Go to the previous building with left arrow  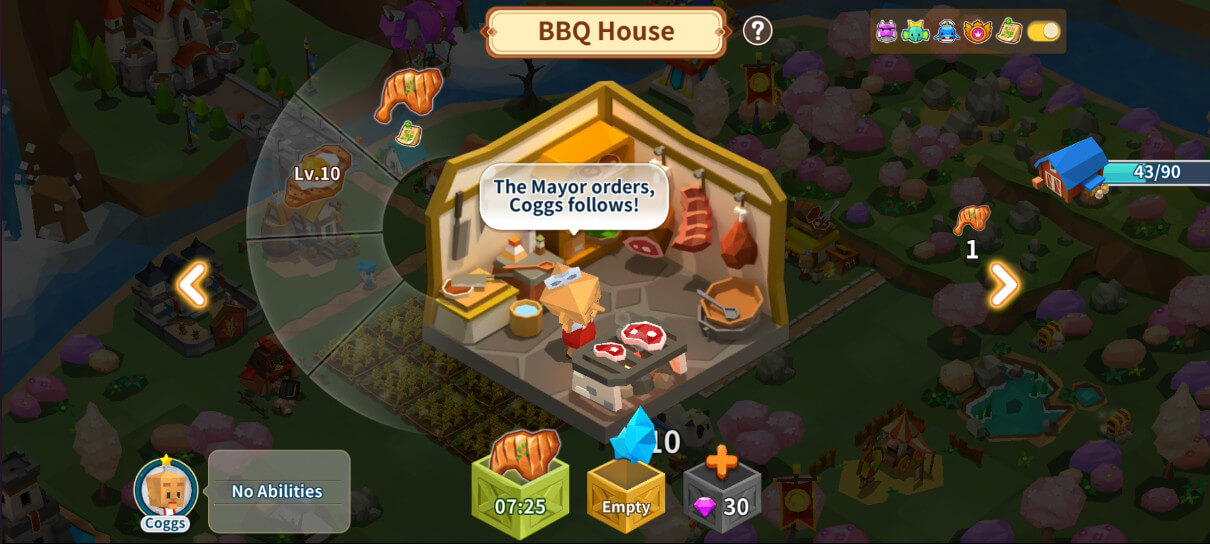(192, 286)
